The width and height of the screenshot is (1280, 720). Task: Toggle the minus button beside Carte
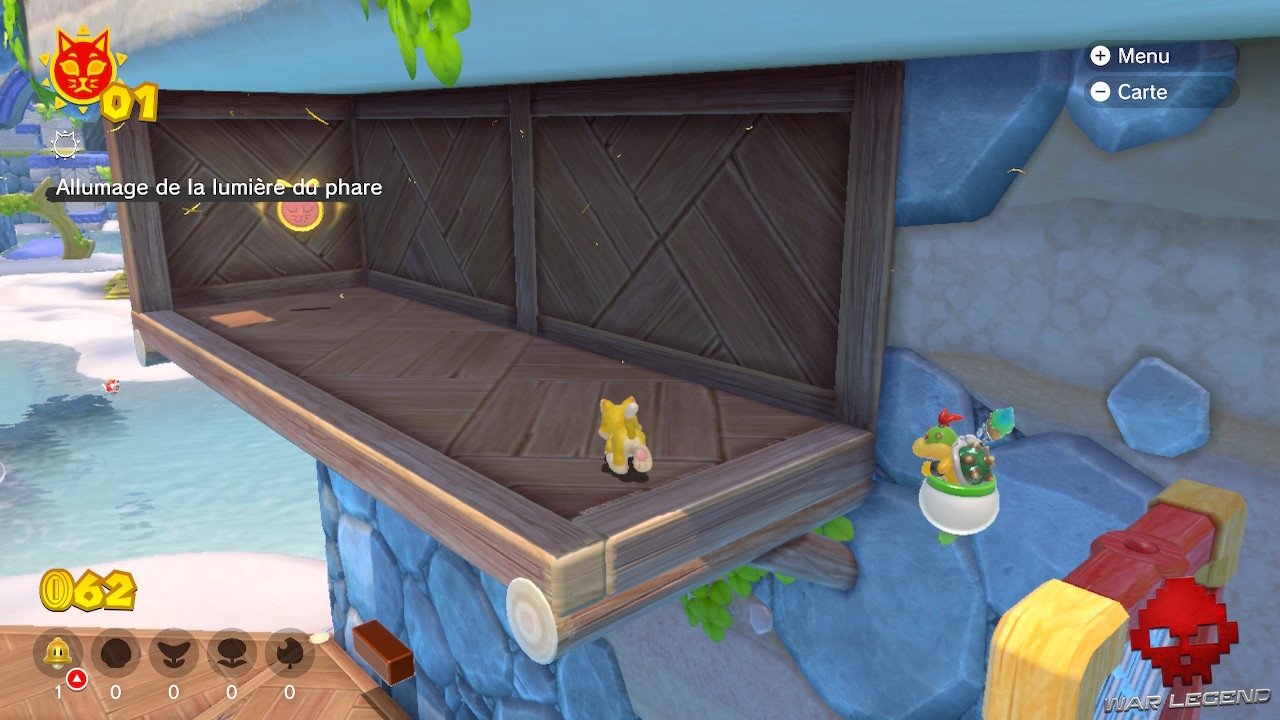[1100, 92]
